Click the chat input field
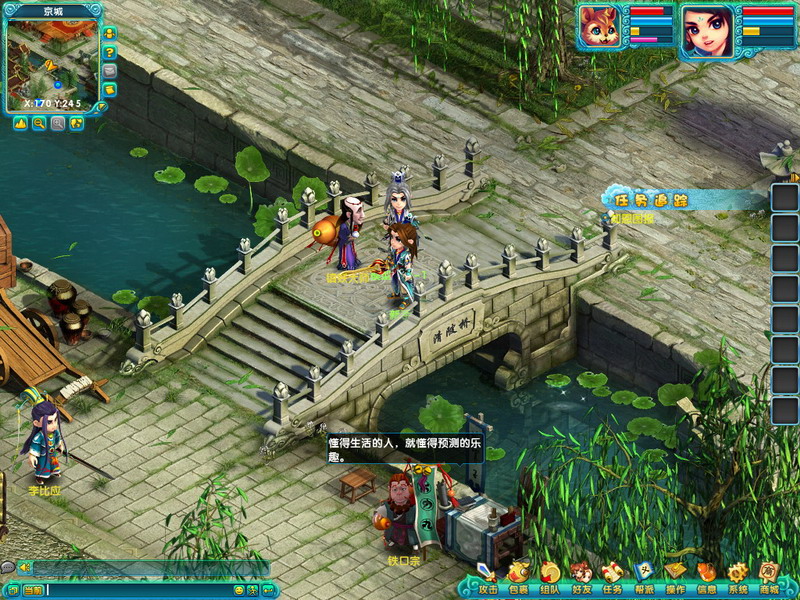The height and width of the screenshot is (600, 800). pyautogui.click(x=140, y=591)
